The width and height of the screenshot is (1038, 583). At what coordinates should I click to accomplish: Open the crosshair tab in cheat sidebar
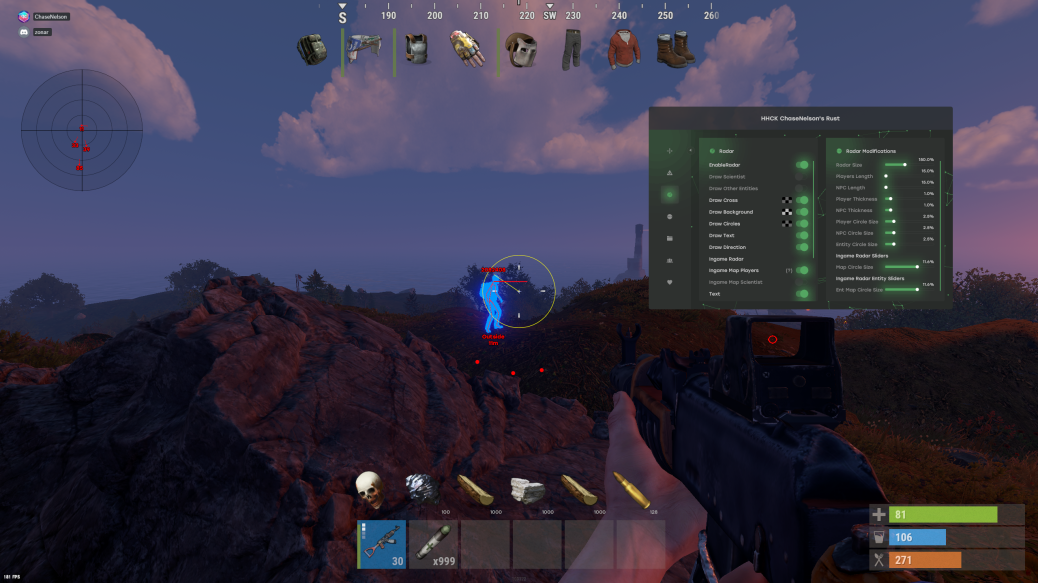pos(669,151)
